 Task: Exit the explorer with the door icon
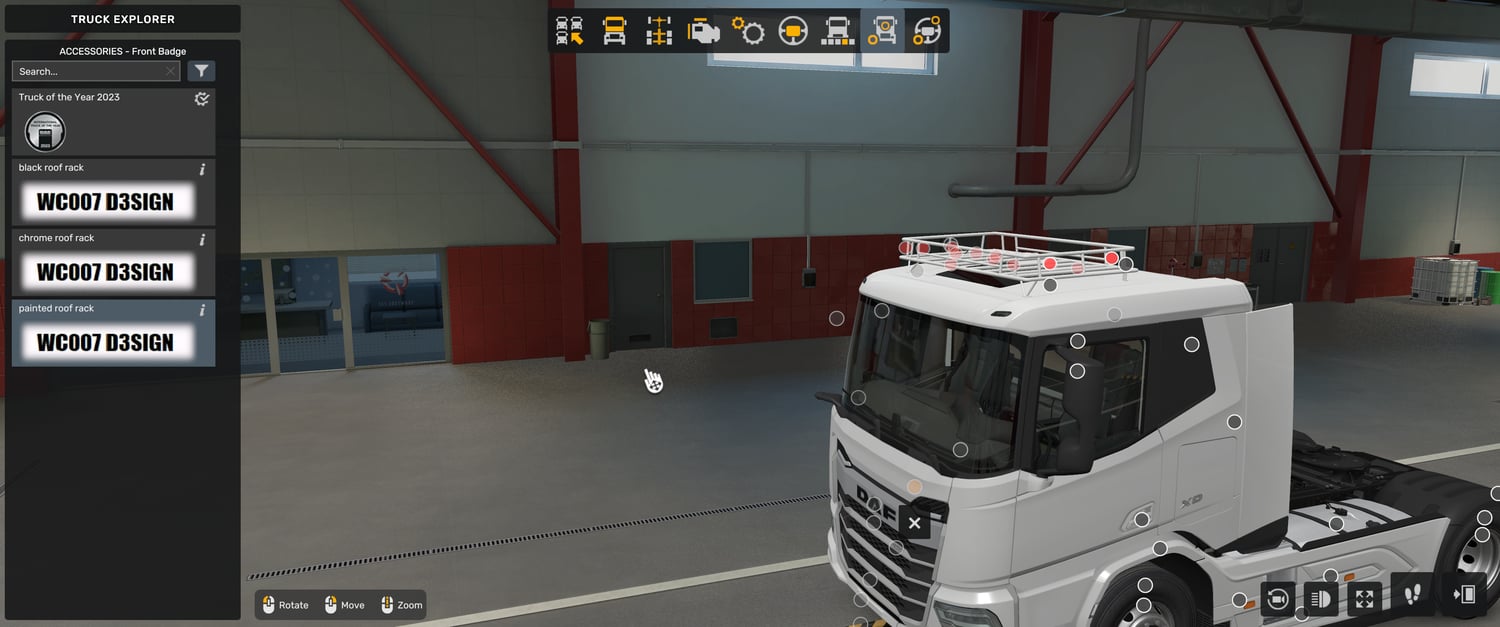tap(1464, 595)
